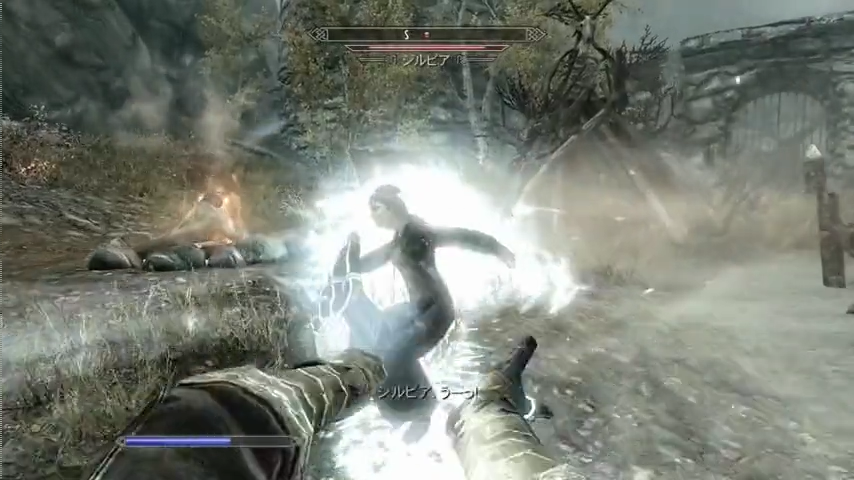The image size is (854, 480).
Task: Select the red enemy marker on the compass
Action: point(426,34)
